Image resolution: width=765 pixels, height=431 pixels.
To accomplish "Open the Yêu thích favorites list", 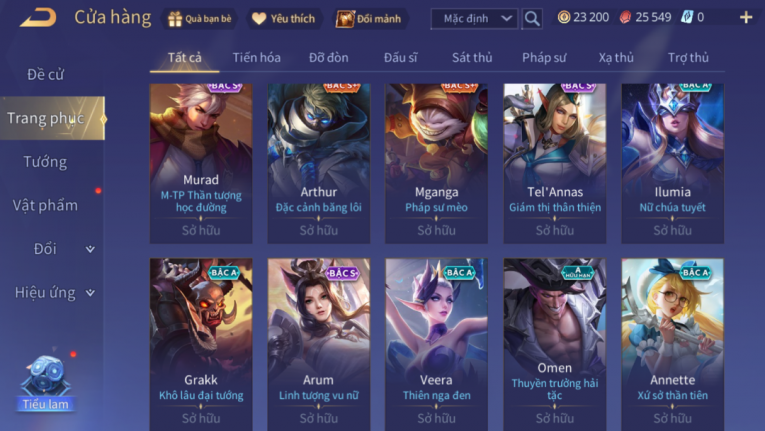I will tap(282, 18).
